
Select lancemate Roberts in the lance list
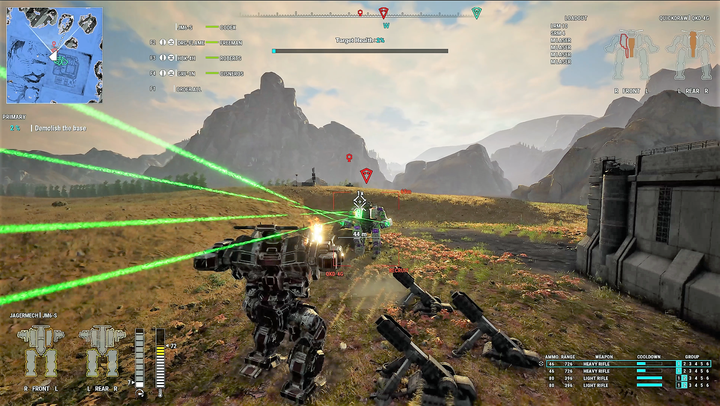(226, 58)
